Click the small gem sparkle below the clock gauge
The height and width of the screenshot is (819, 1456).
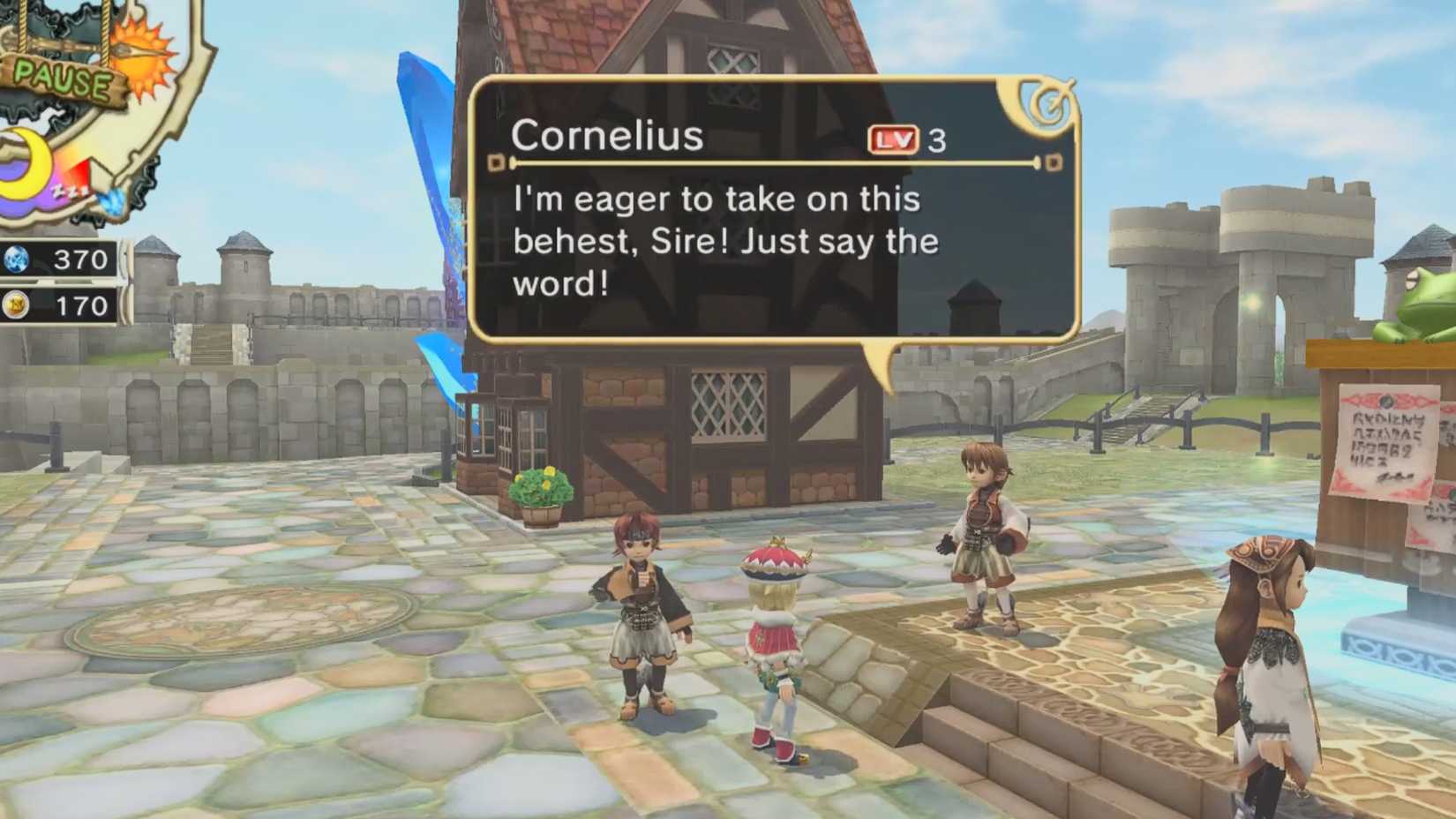coord(111,202)
